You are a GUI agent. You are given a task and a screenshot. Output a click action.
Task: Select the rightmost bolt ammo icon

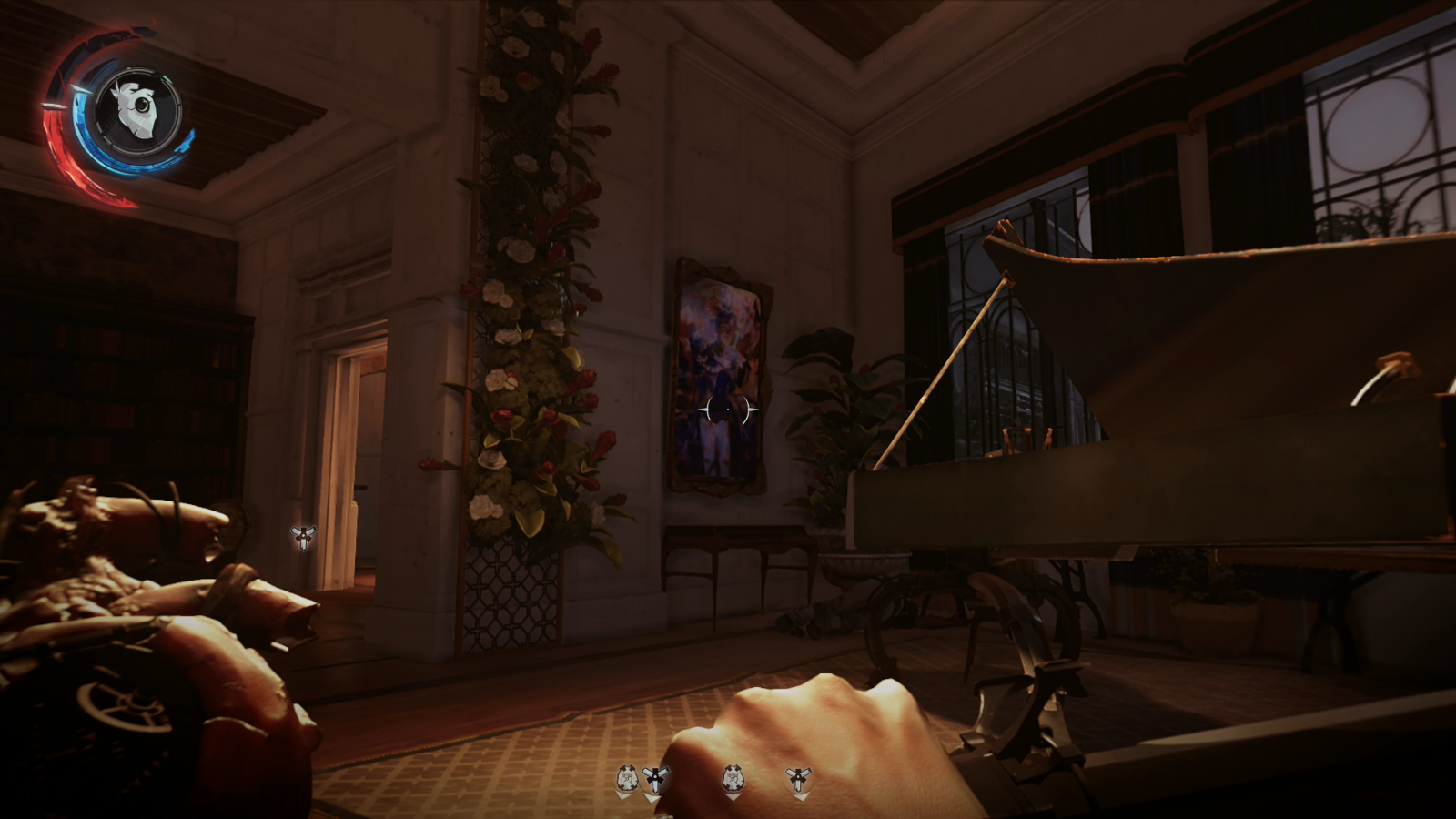pos(797,775)
